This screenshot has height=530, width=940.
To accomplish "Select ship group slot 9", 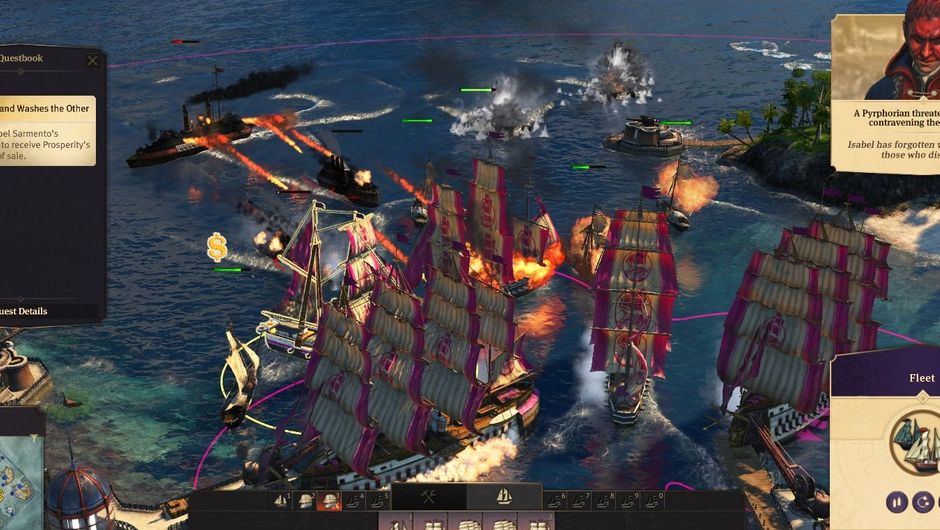I will click(x=628, y=500).
